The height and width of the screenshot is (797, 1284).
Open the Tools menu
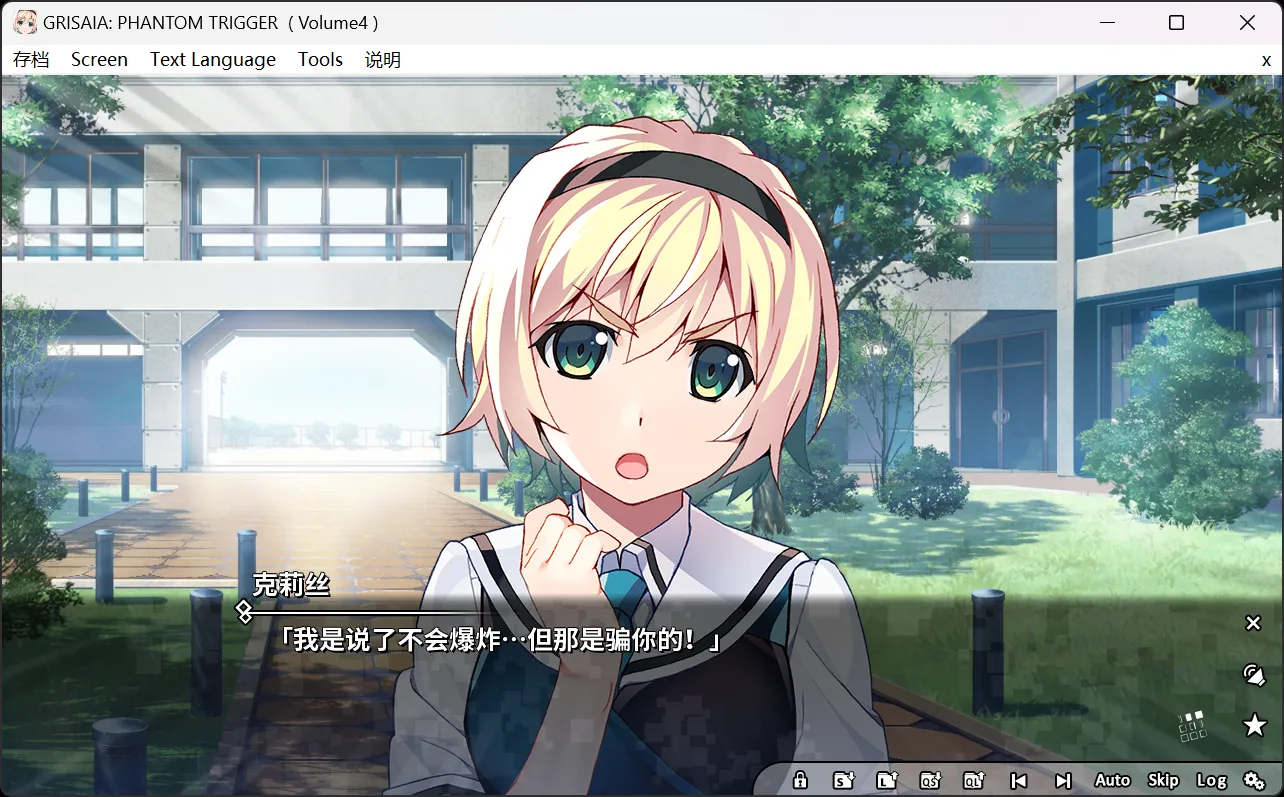pyautogui.click(x=320, y=59)
